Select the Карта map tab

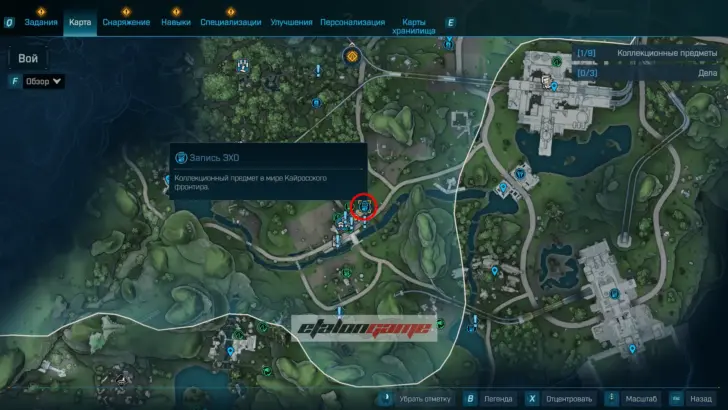coord(81,22)
